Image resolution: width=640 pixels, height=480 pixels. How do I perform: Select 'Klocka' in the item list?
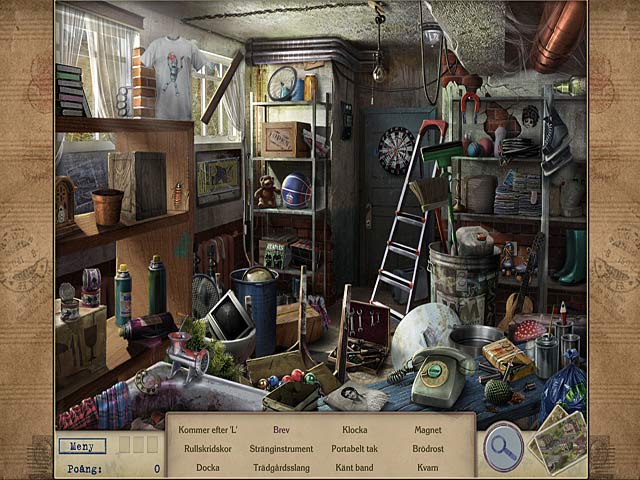point(355,430)
